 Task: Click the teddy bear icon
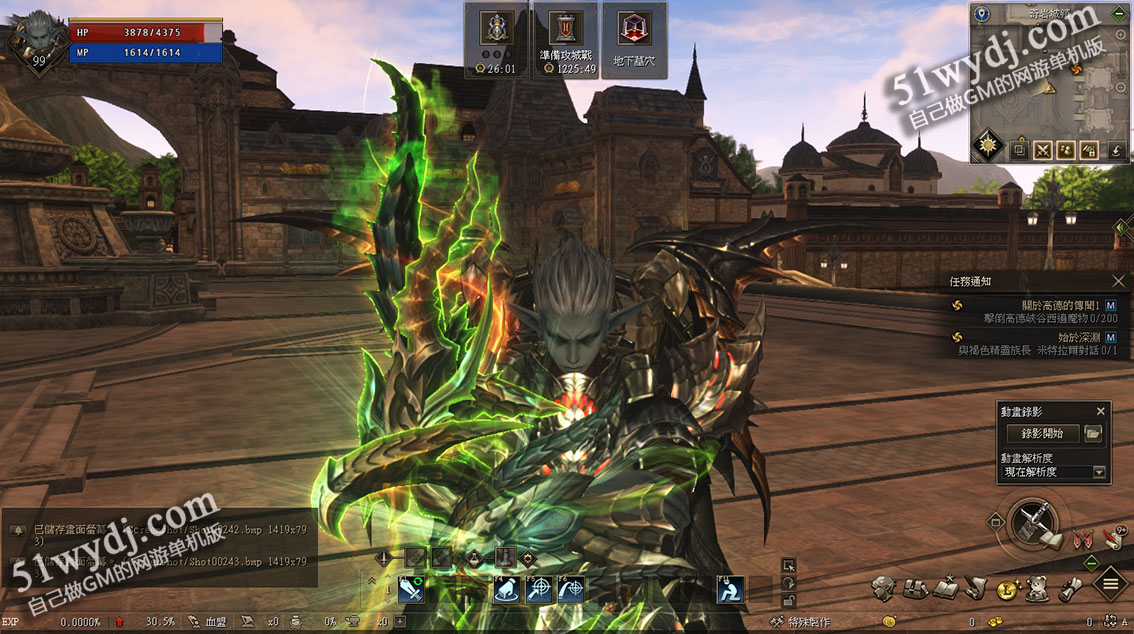pos(1037,590)
